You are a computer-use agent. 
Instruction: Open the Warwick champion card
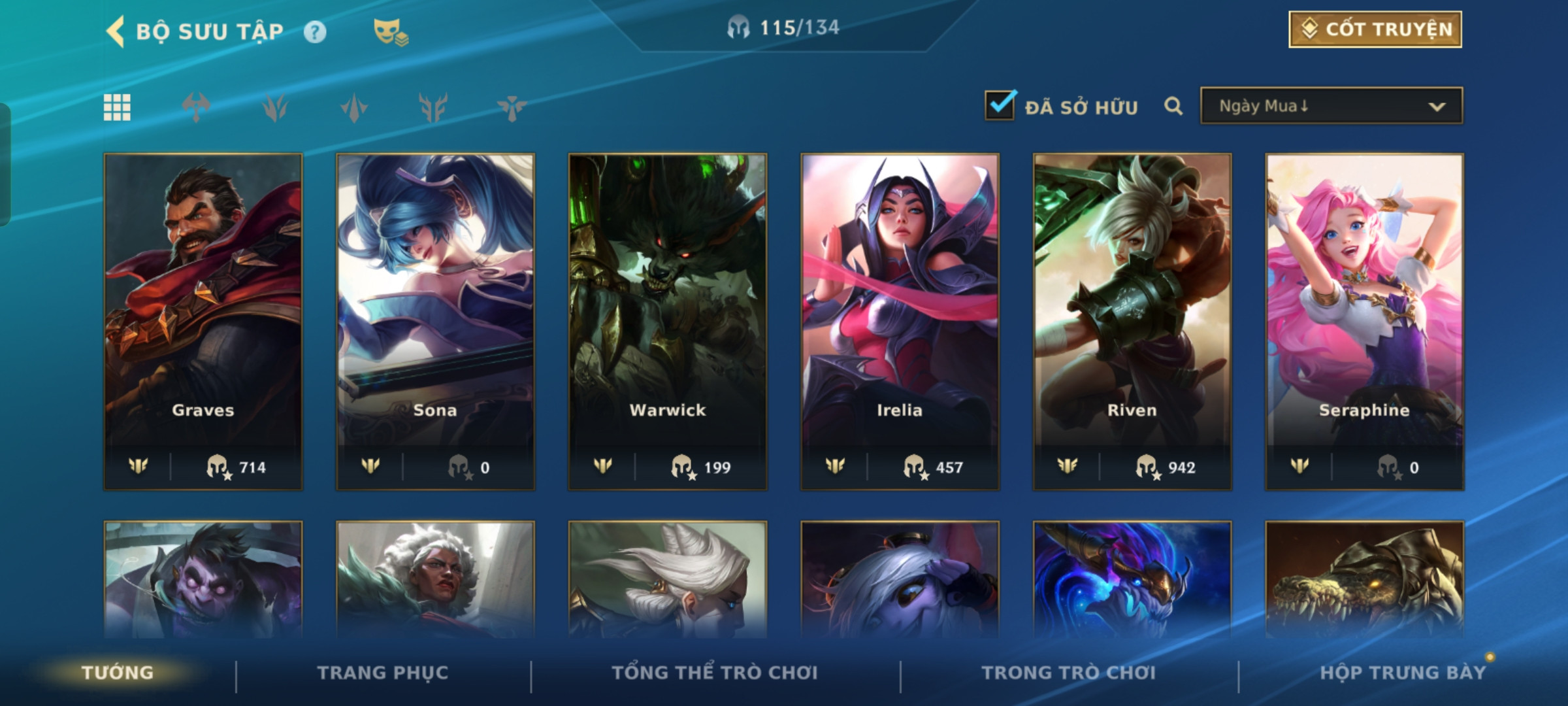[x=668, y=321]
